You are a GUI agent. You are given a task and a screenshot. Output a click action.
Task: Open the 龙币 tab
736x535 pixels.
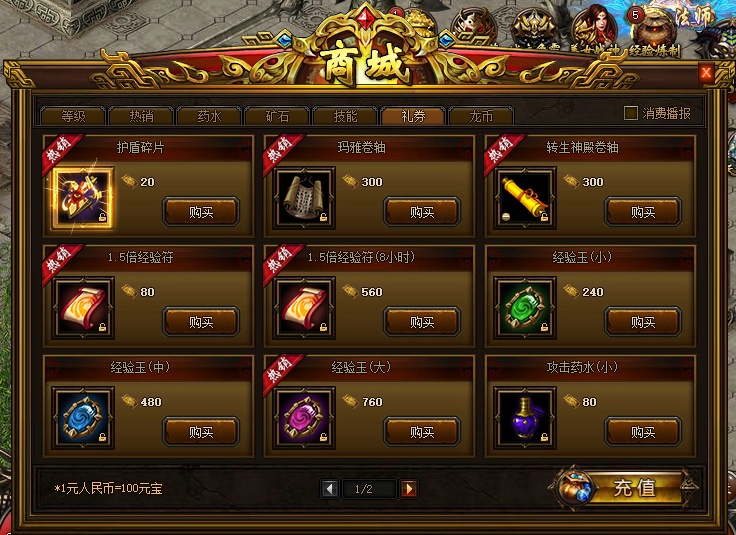(481, 115)
